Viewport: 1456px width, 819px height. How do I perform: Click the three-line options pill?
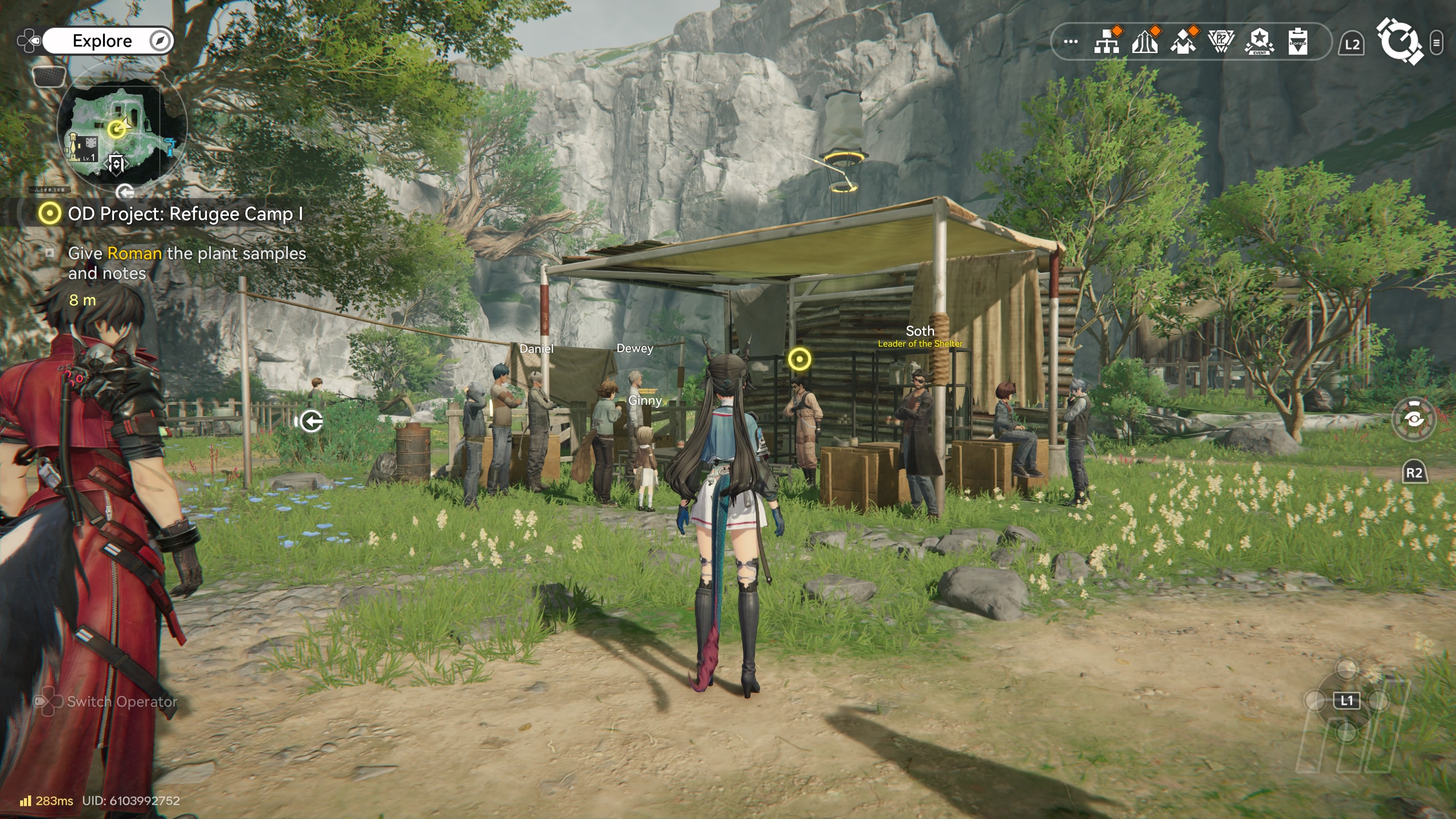1436,42
